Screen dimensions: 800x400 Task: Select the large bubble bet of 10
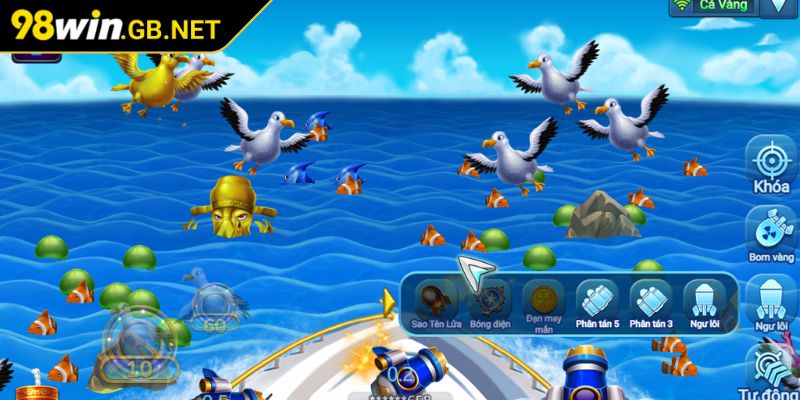pyautogui.click(x=138, y=345)
